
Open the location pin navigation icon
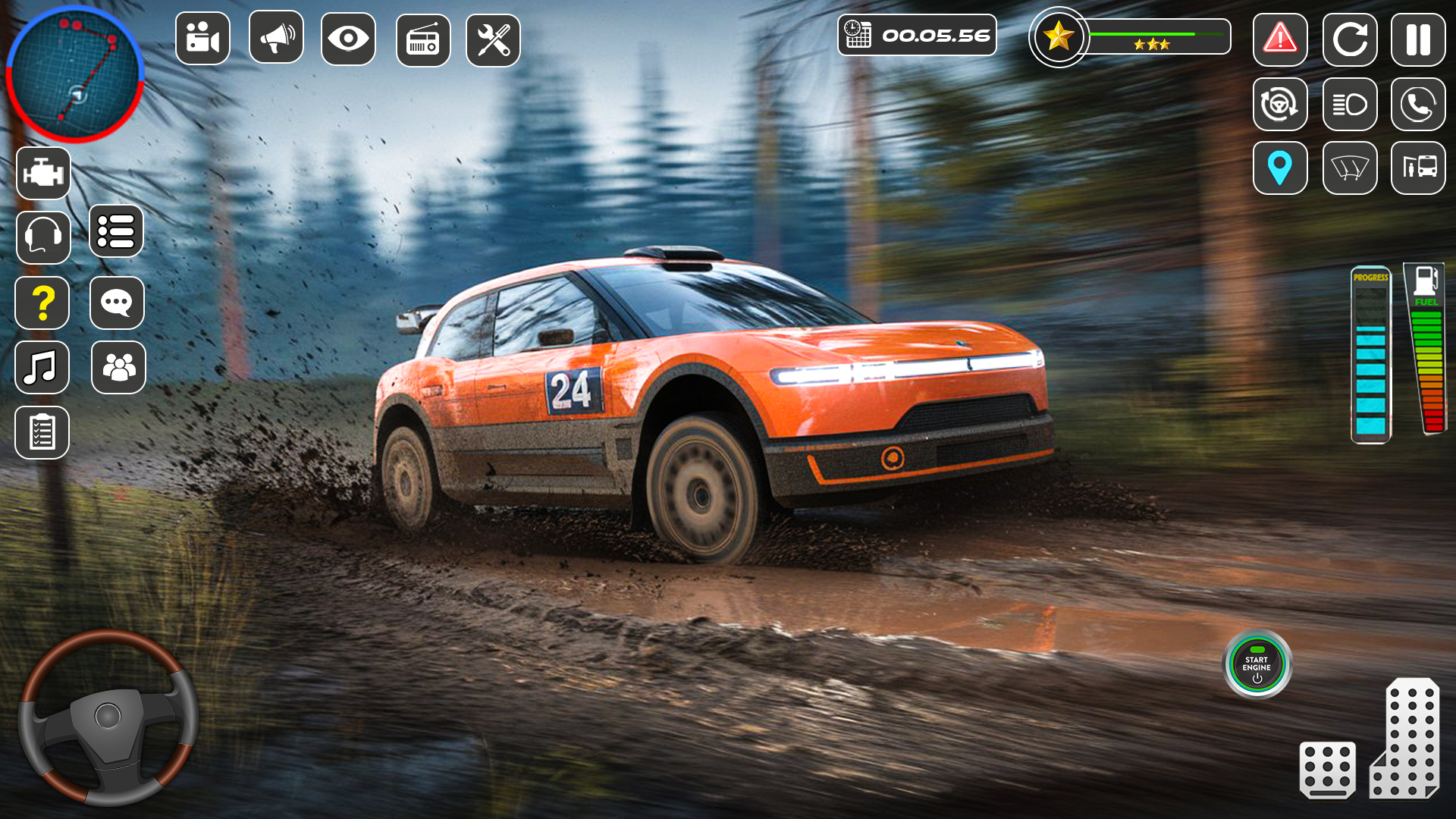[1281, 168]
